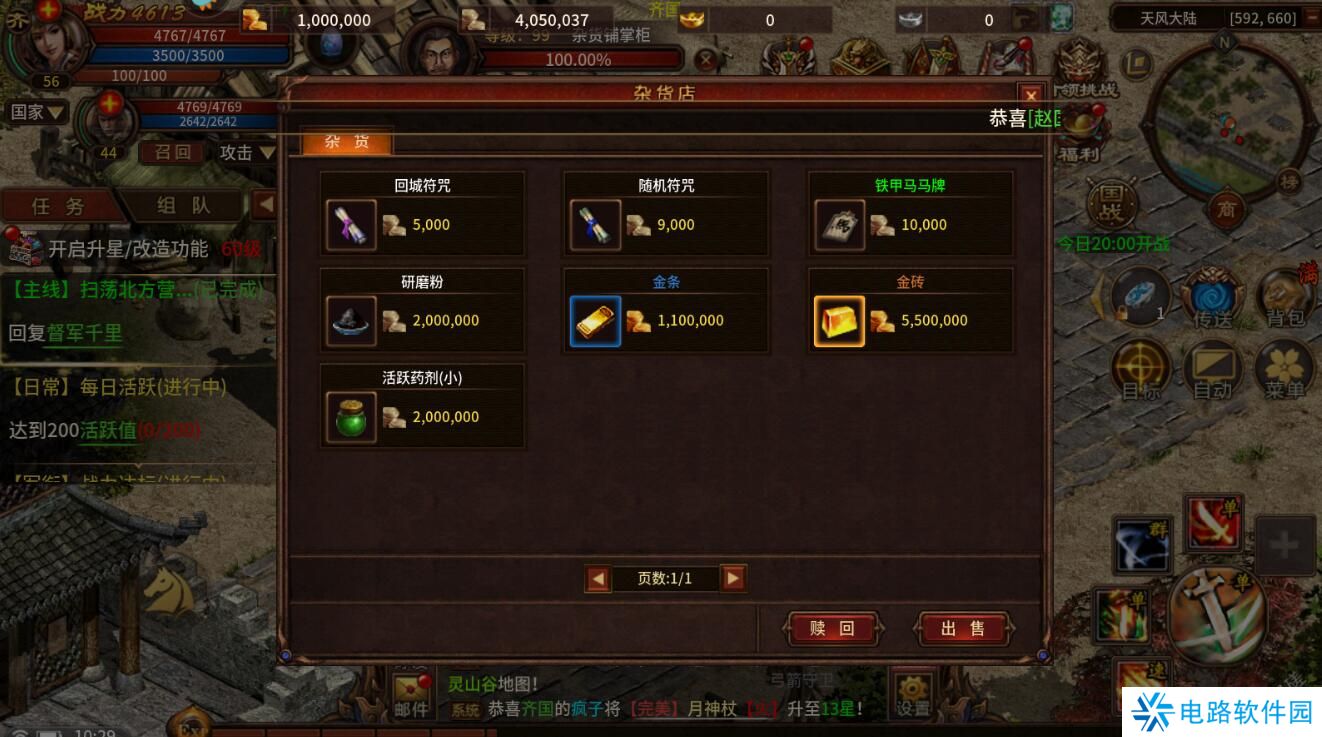Click the 自动 auto-play icon

(x=1213, y=367)
